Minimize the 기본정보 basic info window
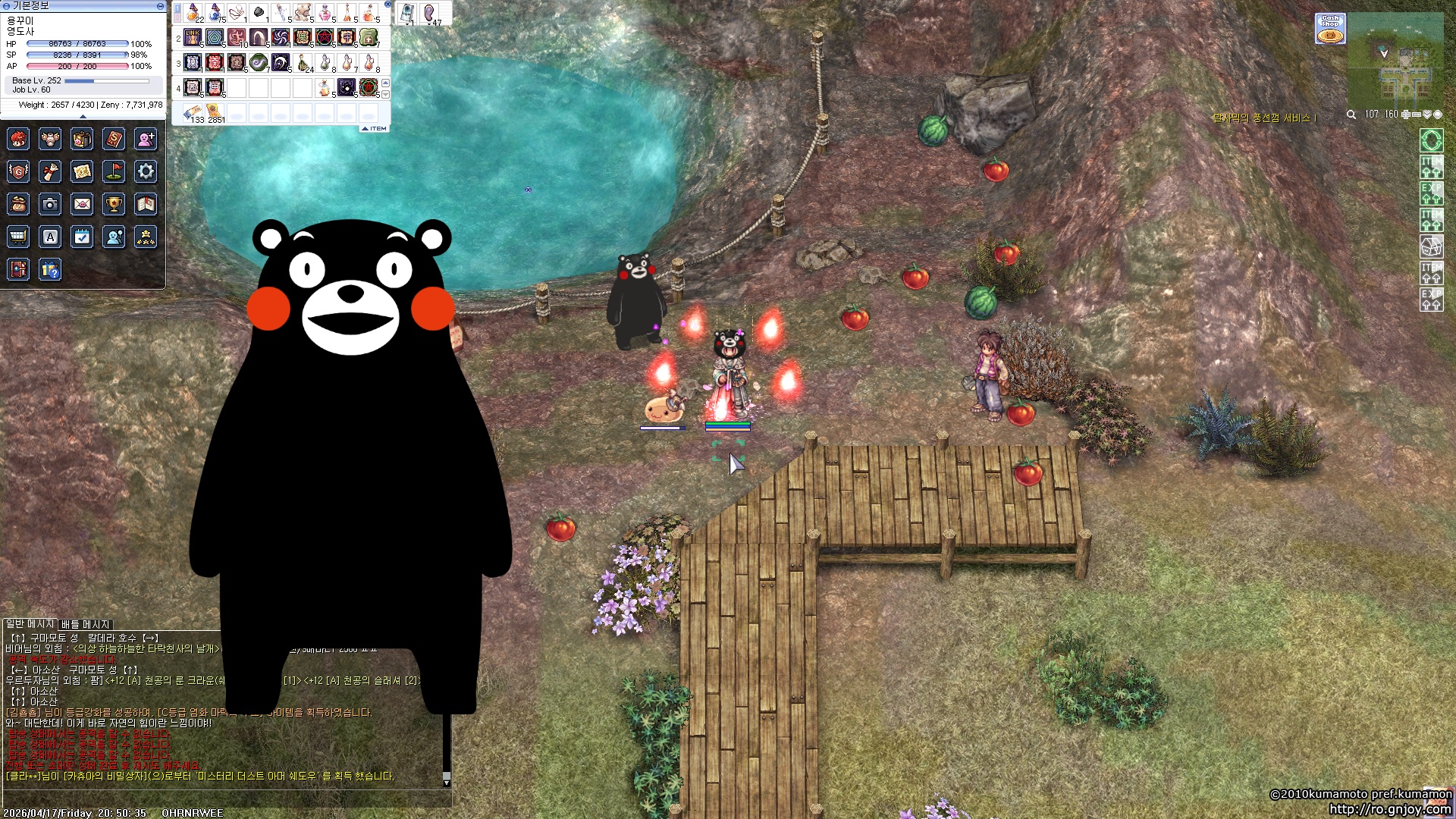1456x819 pixels. click(x=160, y=6)
